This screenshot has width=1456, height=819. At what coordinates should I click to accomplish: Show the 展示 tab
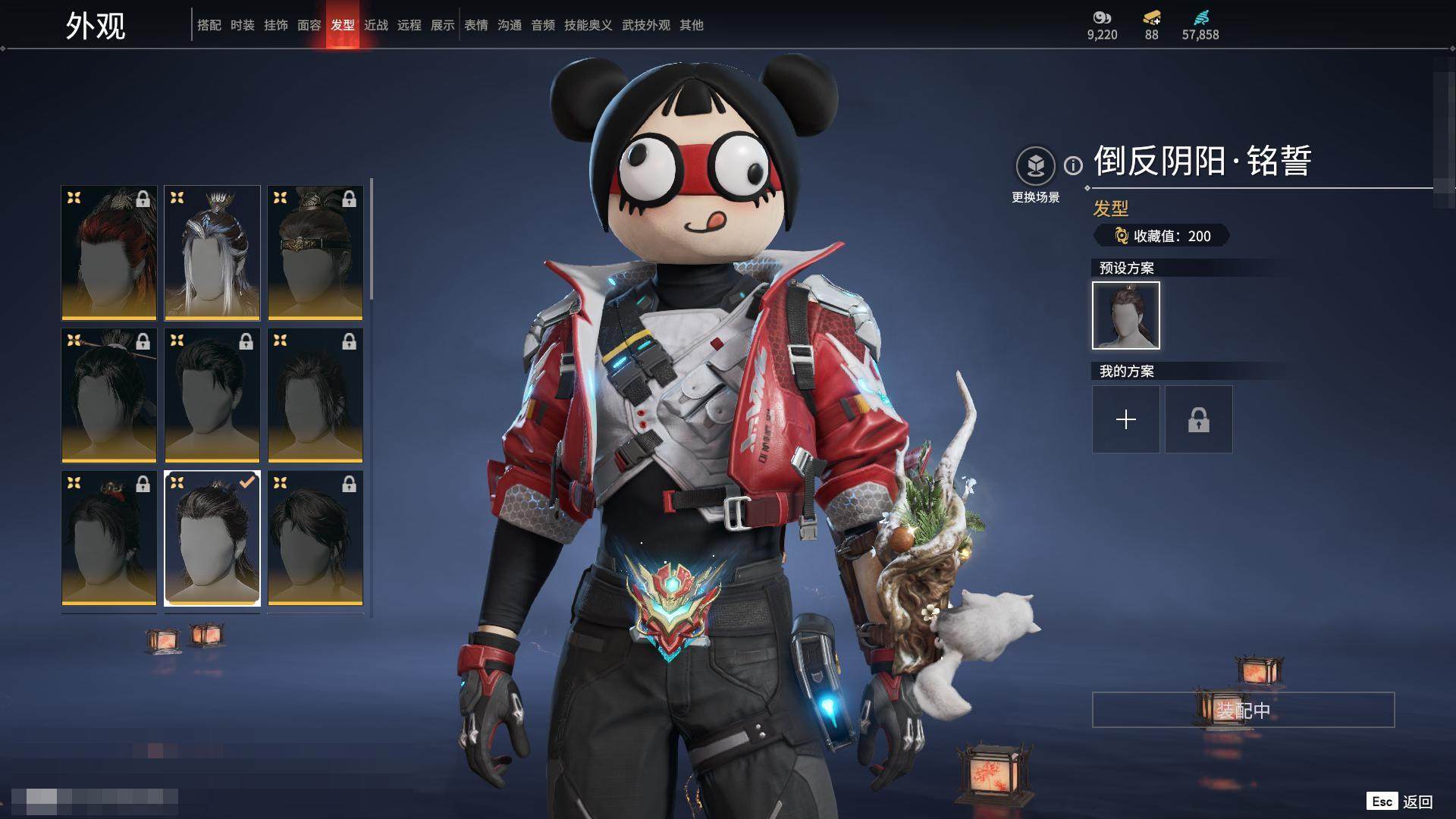[442, 25]
